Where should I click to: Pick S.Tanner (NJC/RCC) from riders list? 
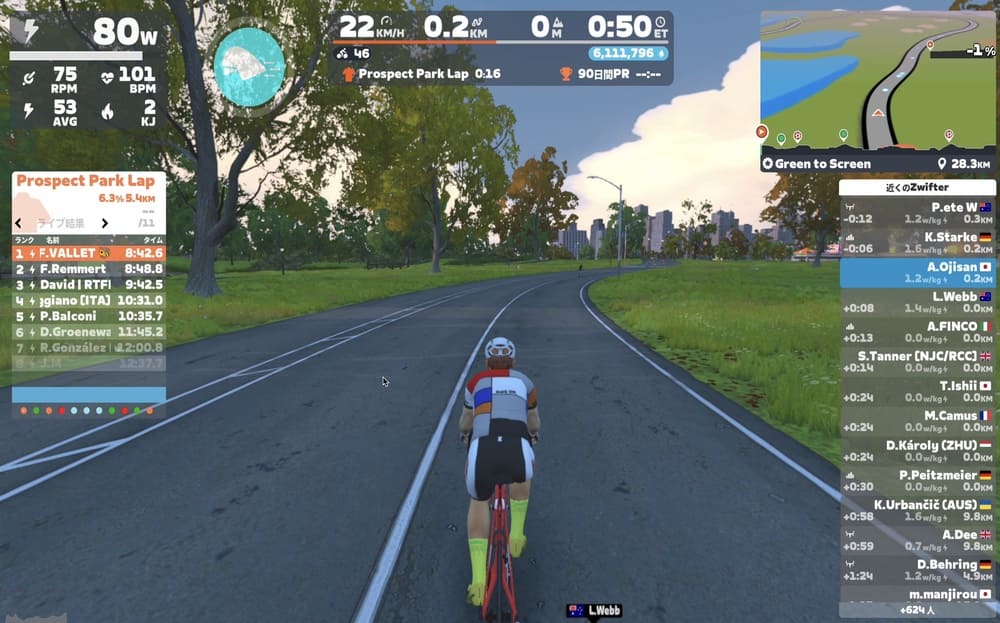(917, 361)
